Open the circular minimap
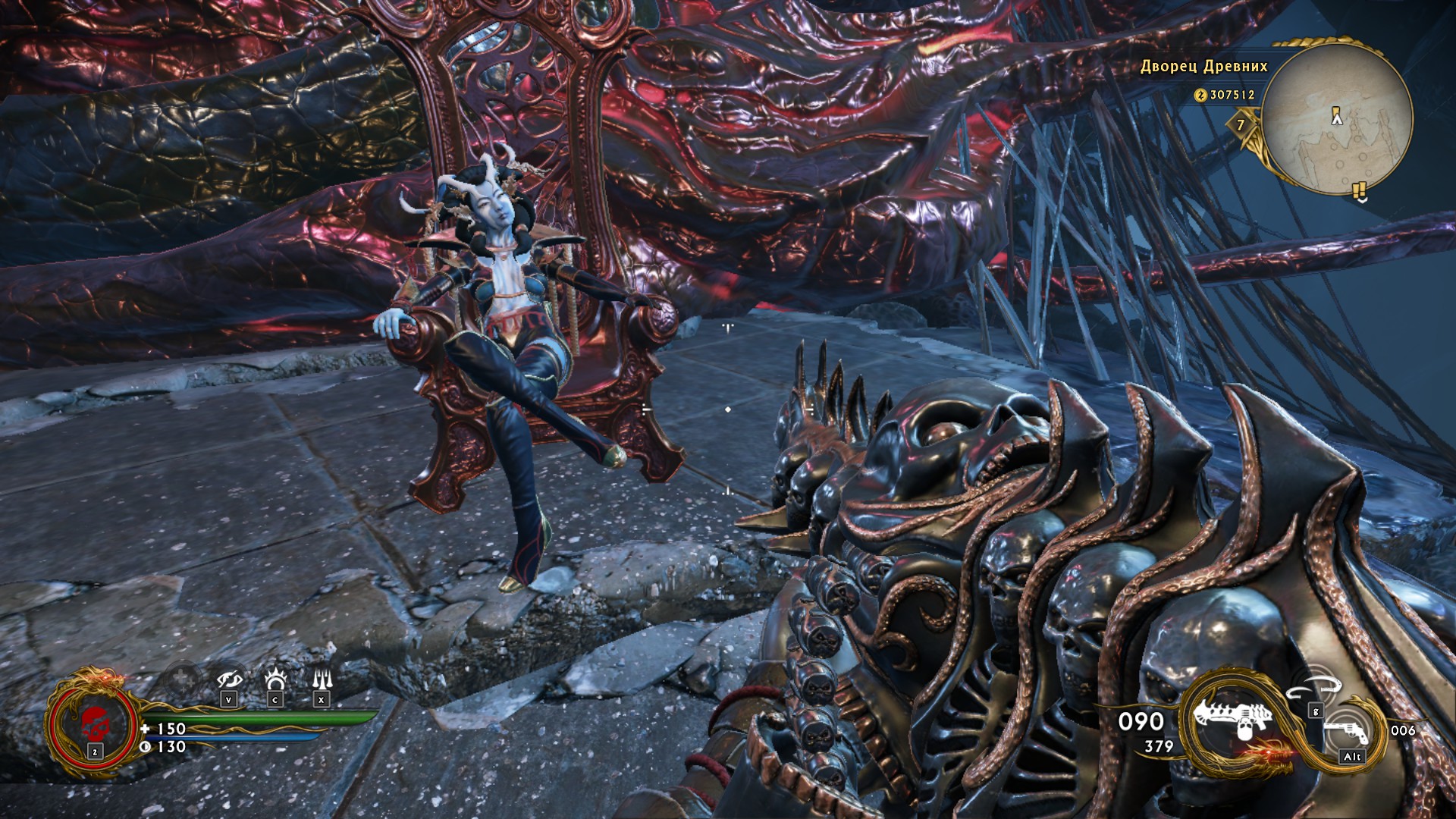Screen dimensions: 1456x819 1337,118
